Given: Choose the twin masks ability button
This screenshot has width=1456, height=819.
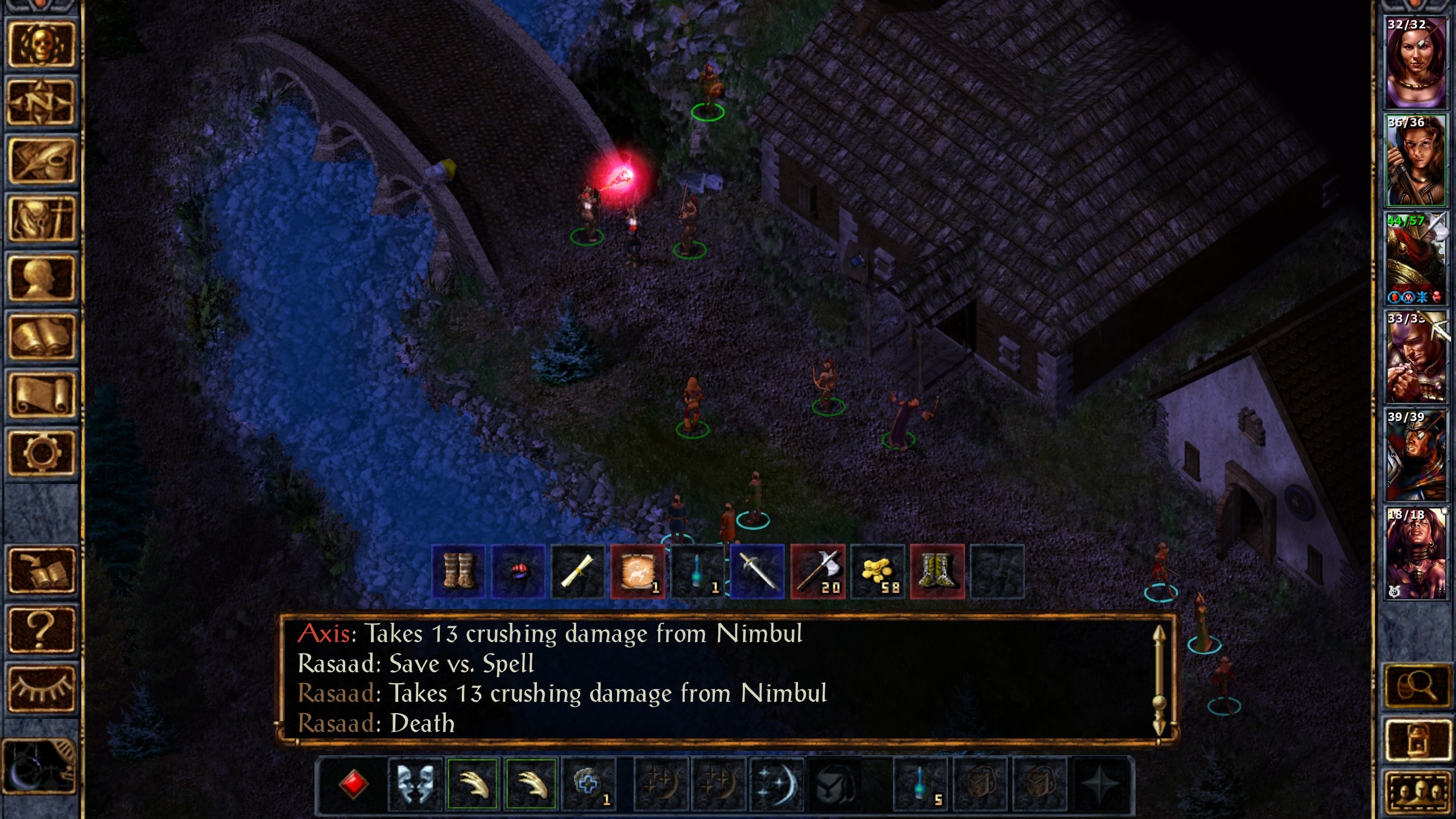Looking at the screenshot, I should 416,784.
